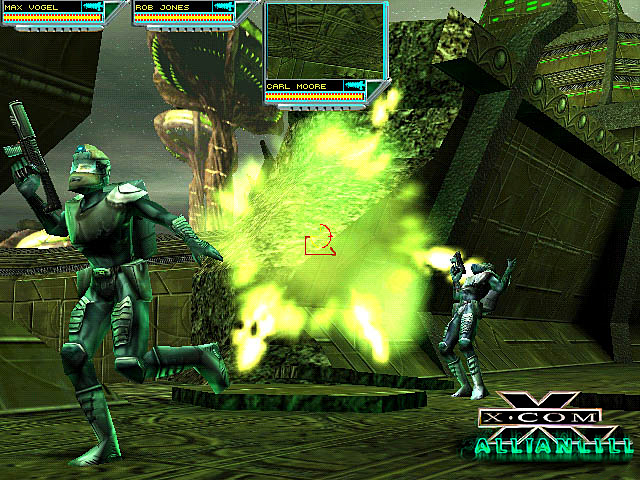Click Carl Moore's weapon icon
Screen dimensions: 640x480
(353, 87)
